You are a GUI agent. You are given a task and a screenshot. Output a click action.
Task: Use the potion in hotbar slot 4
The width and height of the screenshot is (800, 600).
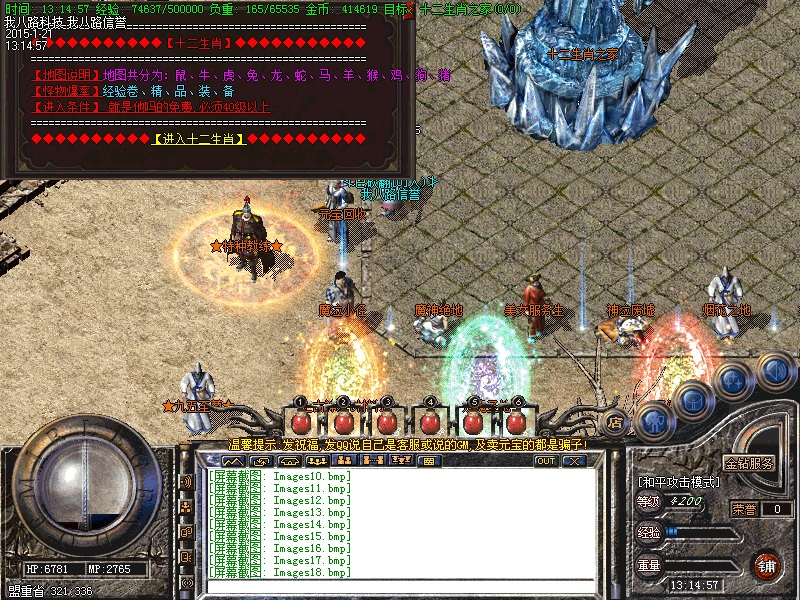coord(430,420)
